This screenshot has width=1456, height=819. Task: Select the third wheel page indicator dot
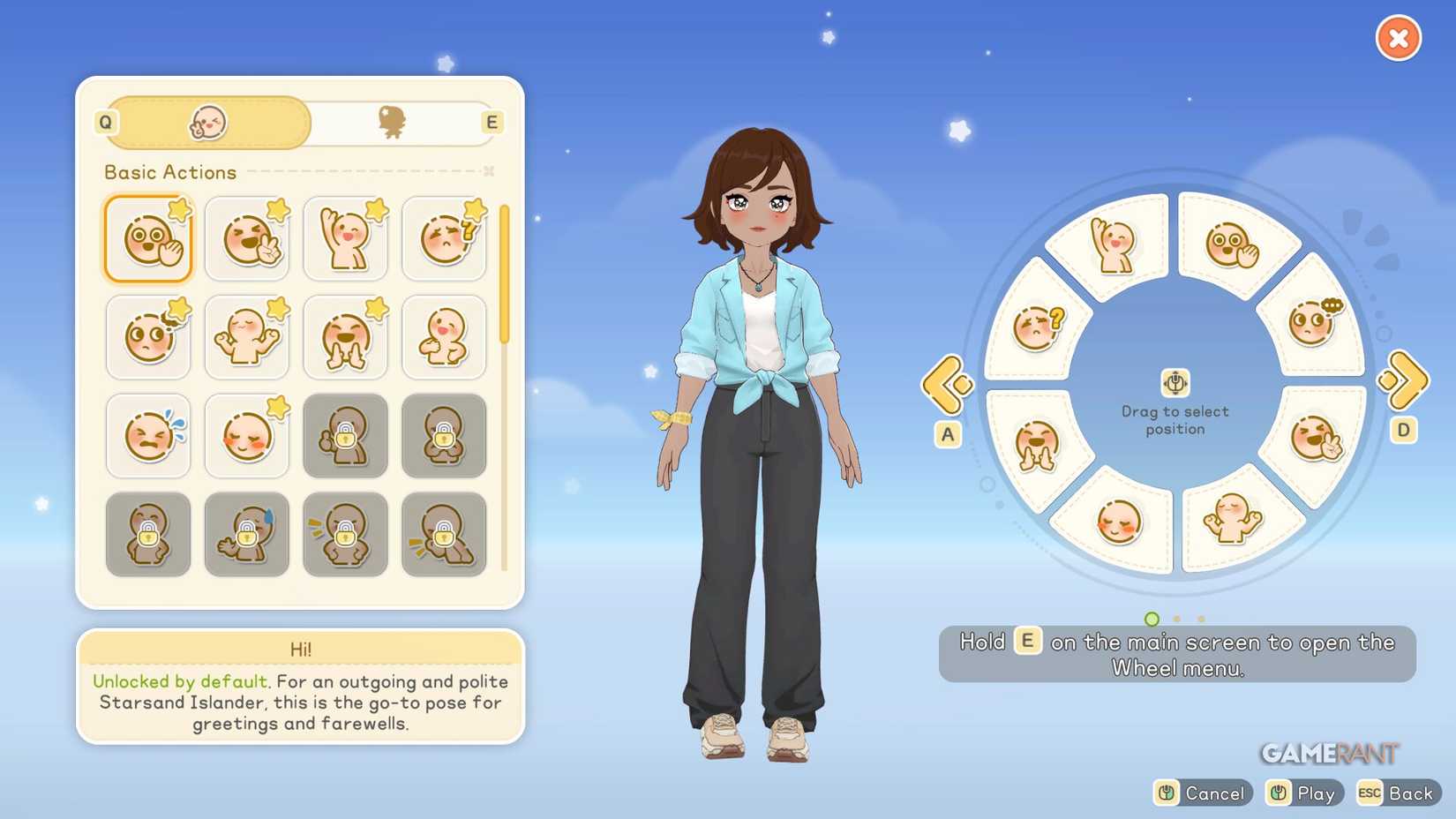pos(1201,620)
